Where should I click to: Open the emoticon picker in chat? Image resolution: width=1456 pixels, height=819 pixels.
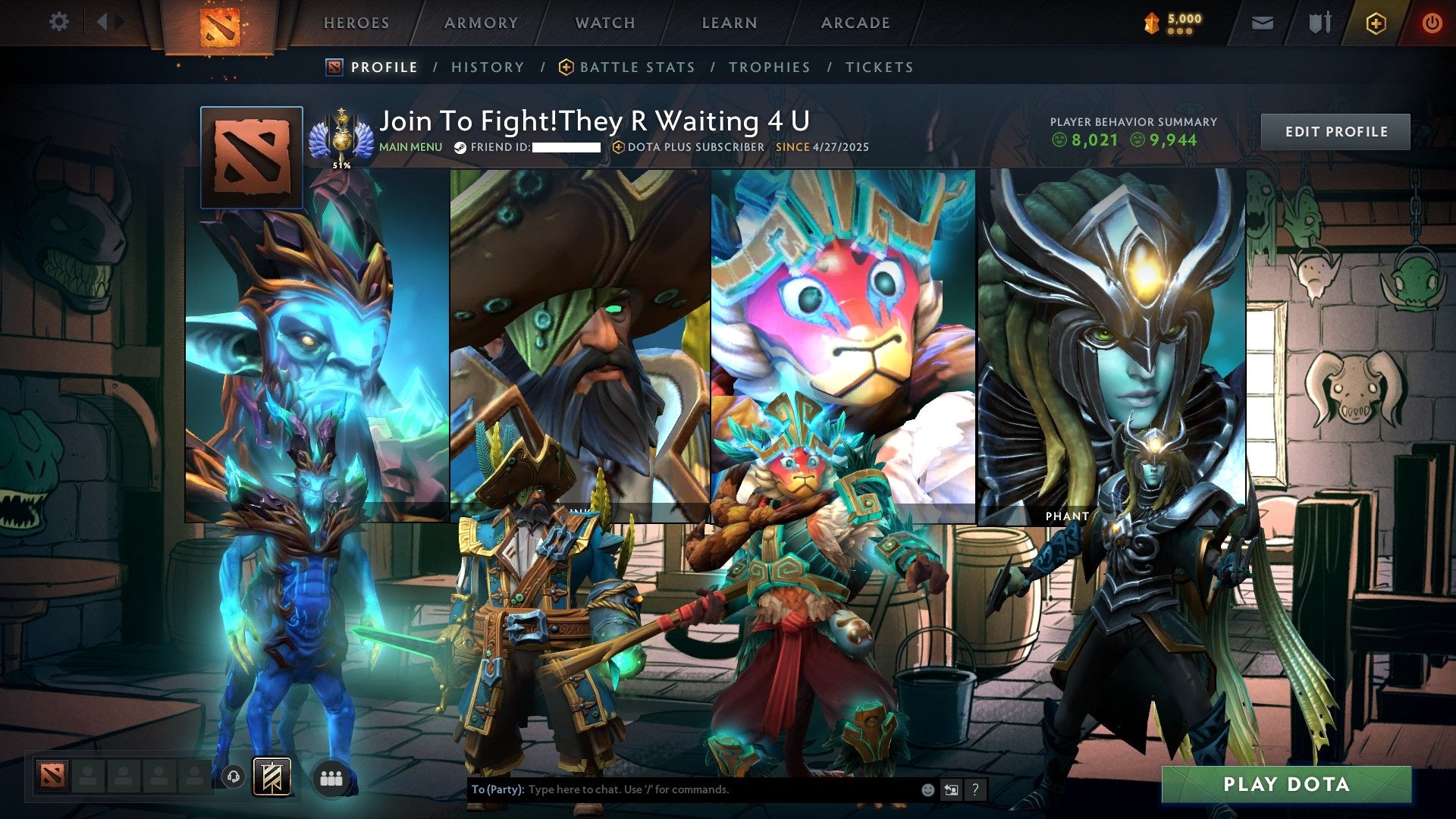click(927, 789)
